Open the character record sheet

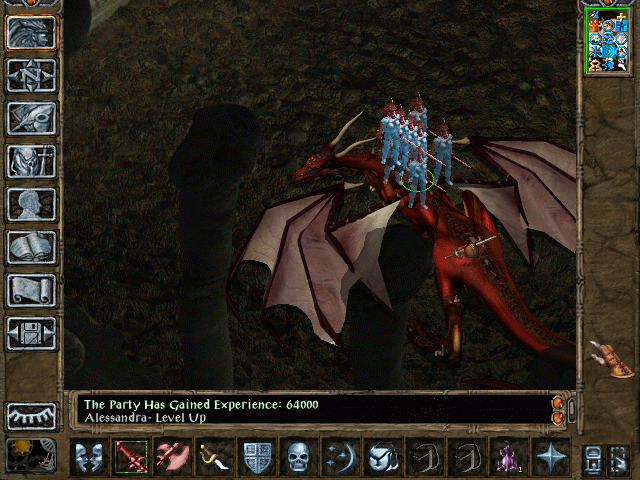click(x=32, y=204)
